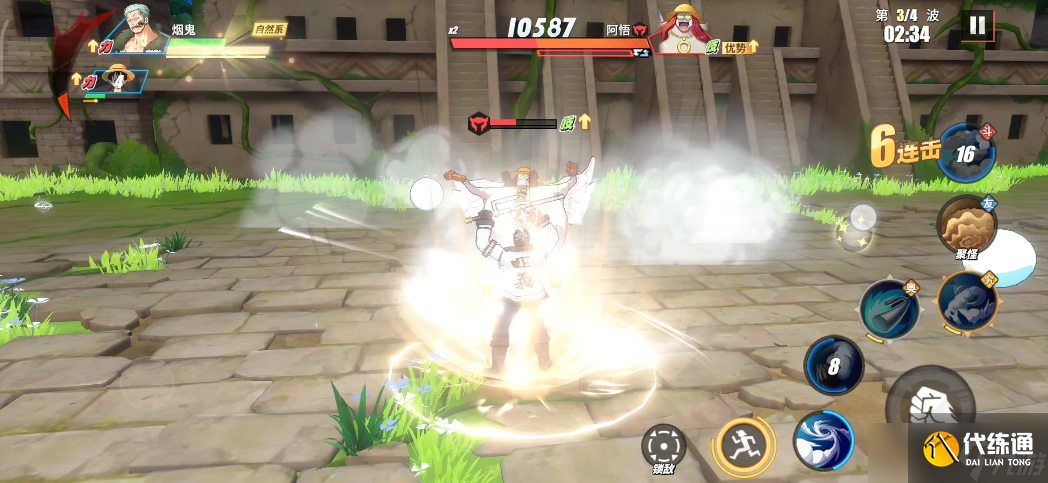Trigger the 奥 ultimate skill icon
This screenshot has width=1048, height=483.
pyautogui.click(x=889, y=309)
